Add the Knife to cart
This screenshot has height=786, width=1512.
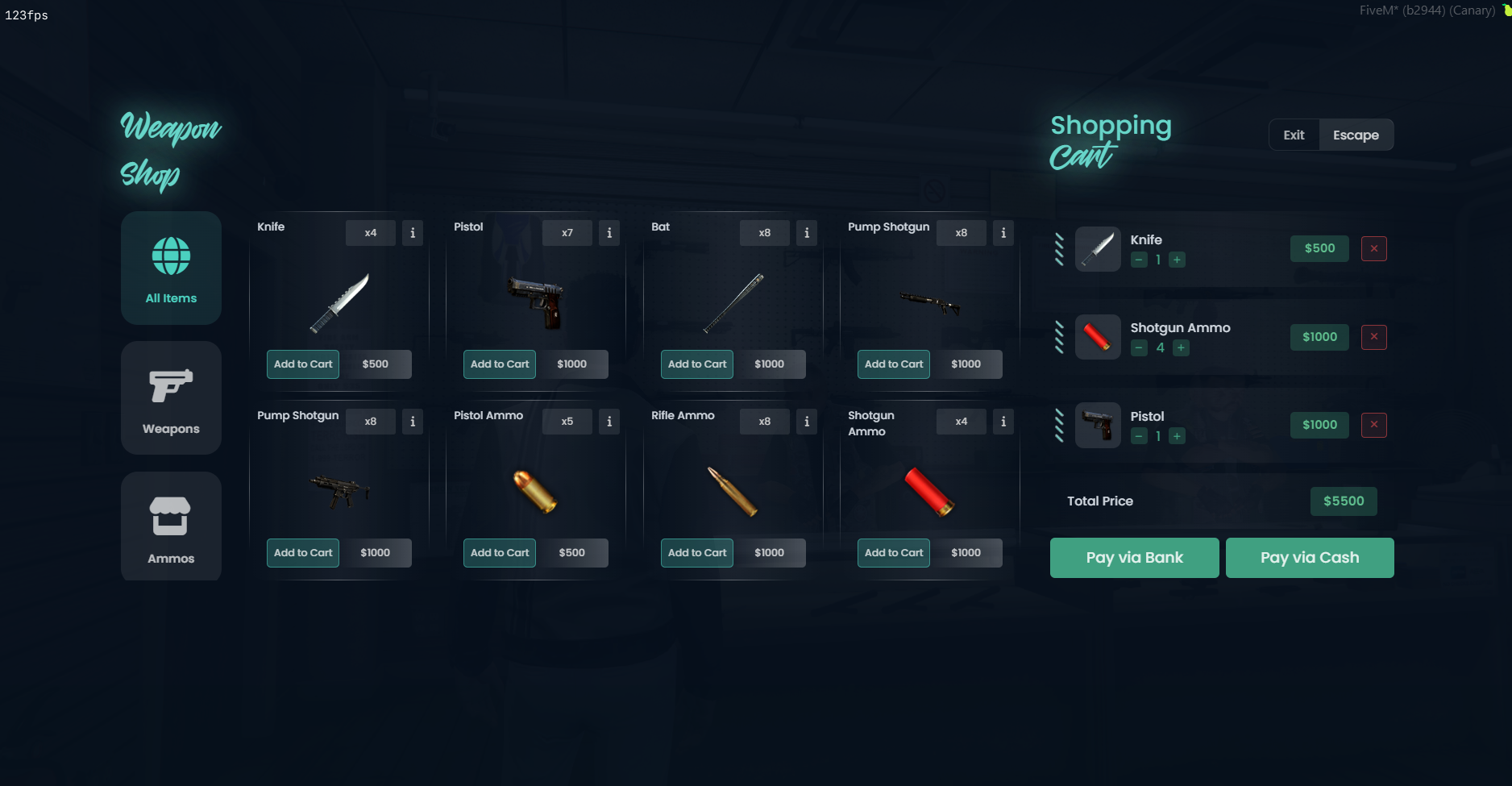[302, 364]
